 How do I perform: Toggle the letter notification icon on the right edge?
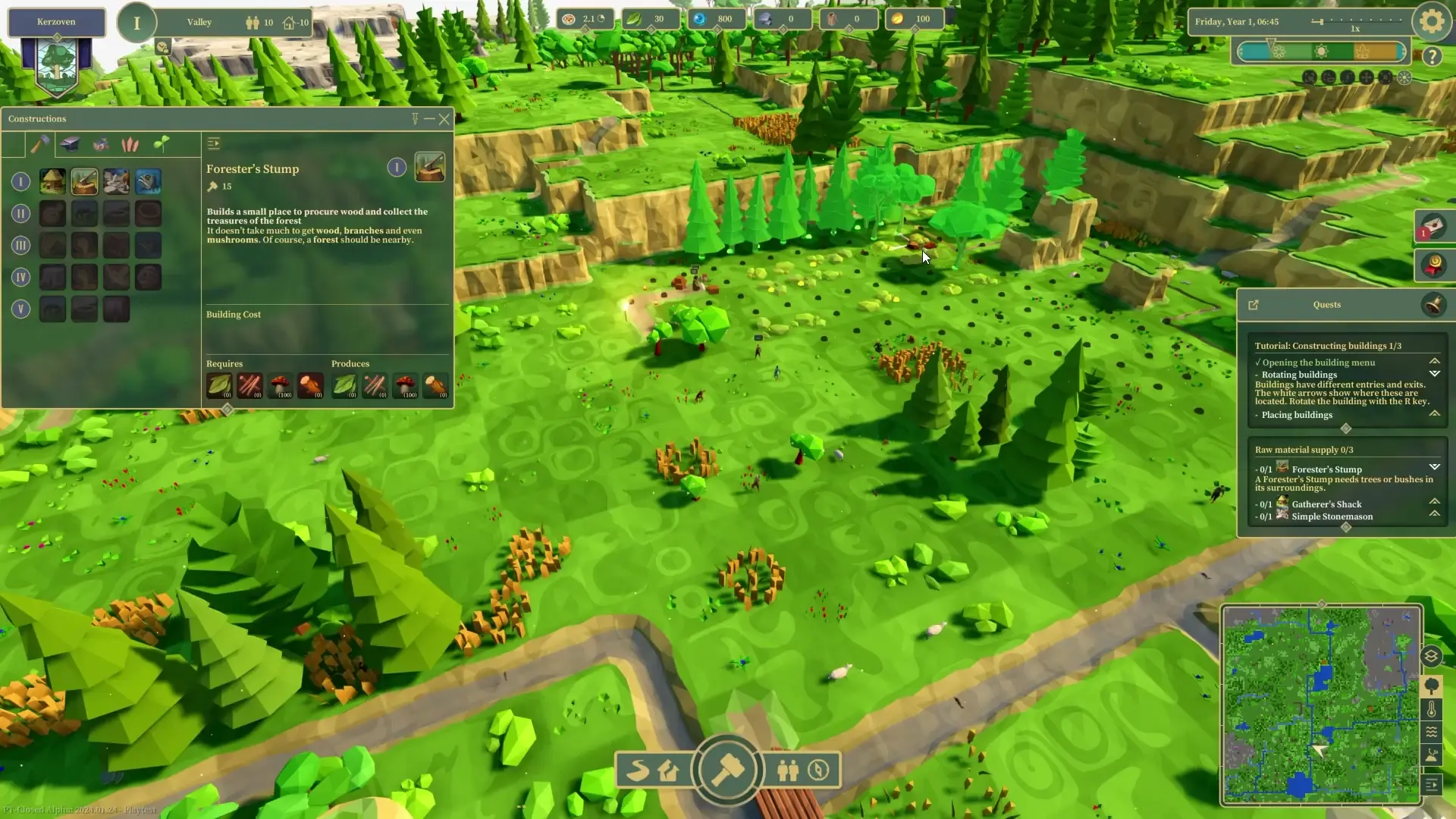(x=1436, y=227)
